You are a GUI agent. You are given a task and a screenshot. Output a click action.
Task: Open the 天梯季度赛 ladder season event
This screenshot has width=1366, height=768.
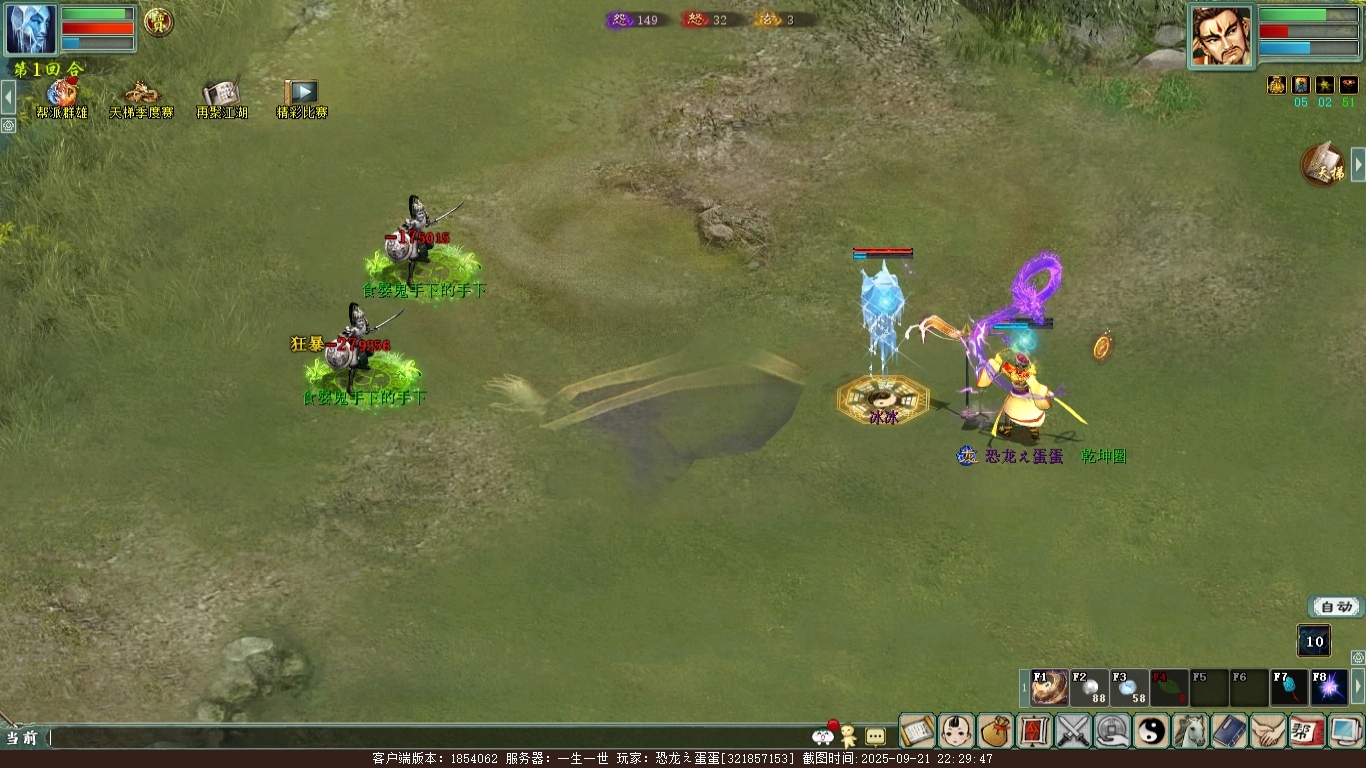click(141, 97)
